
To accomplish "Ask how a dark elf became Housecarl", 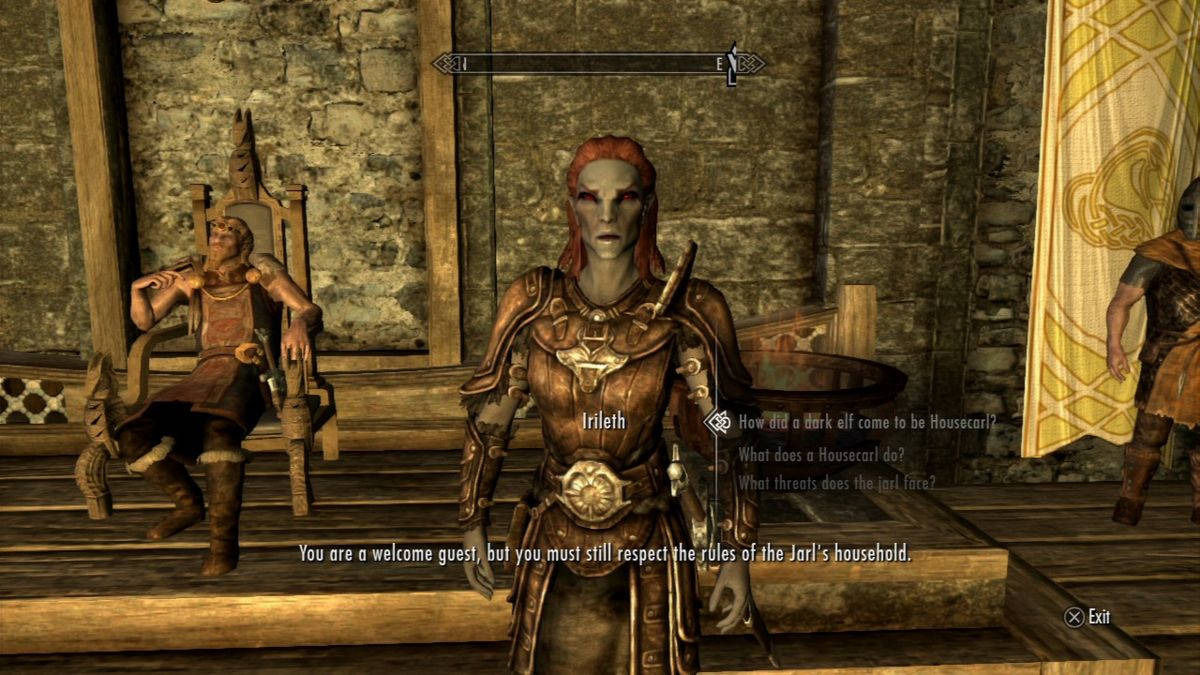I will pos(866,422).
